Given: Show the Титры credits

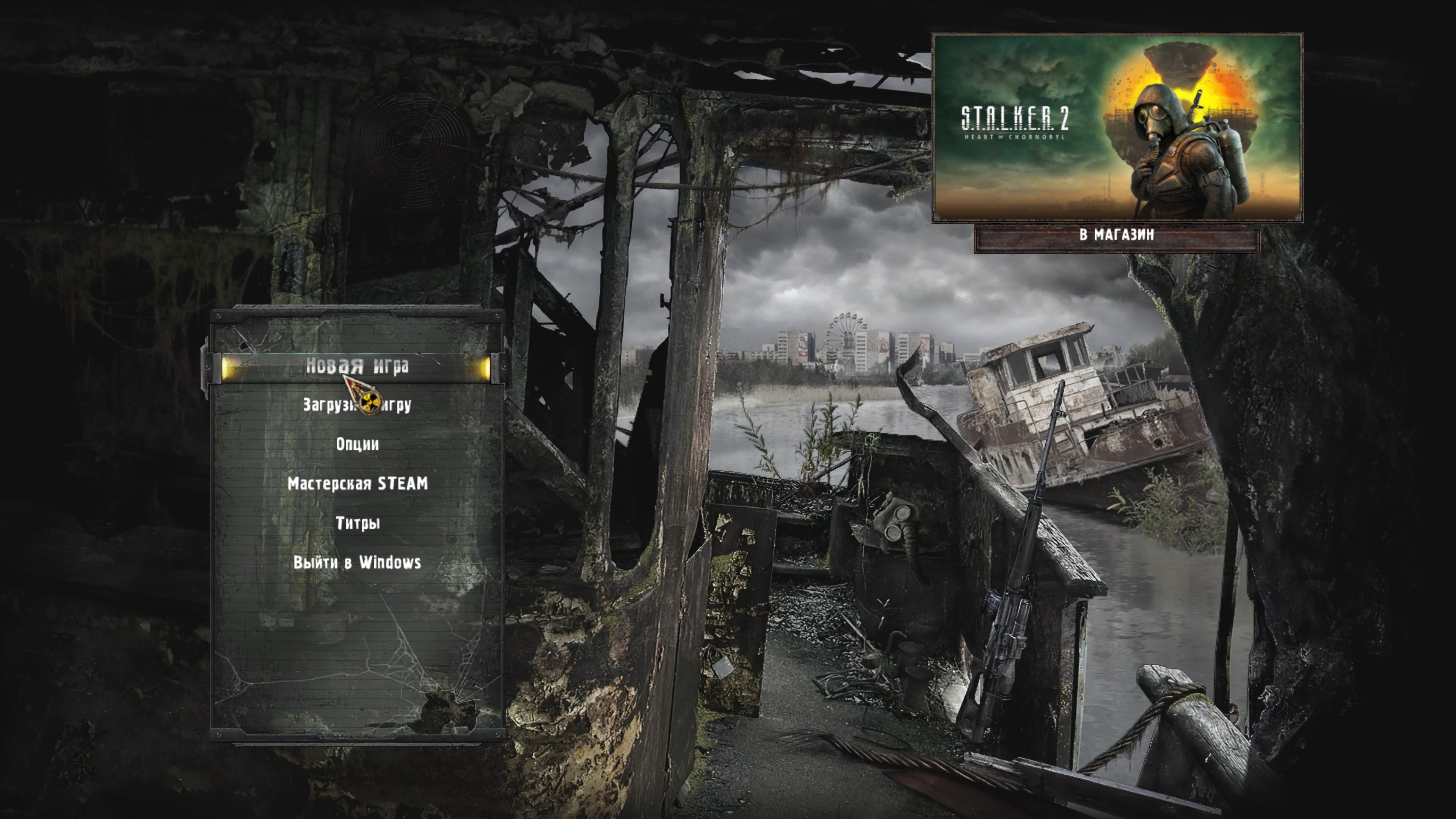Looking at the screenshot, I should [357, 523].
